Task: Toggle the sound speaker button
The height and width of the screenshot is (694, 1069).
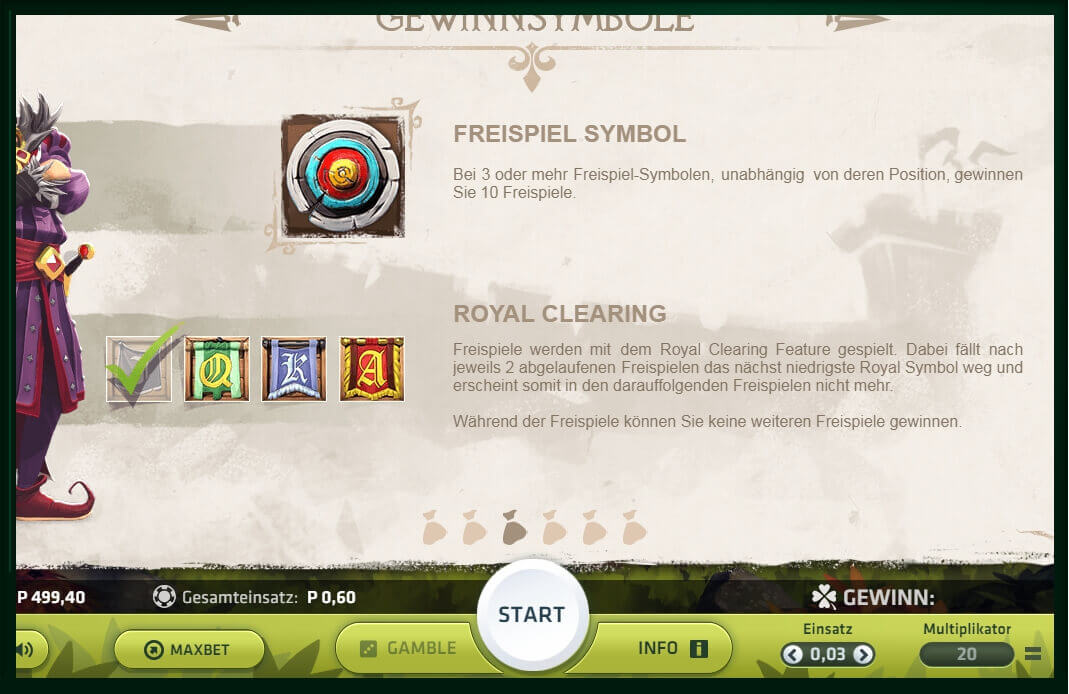Action: [x=26, y=650]
